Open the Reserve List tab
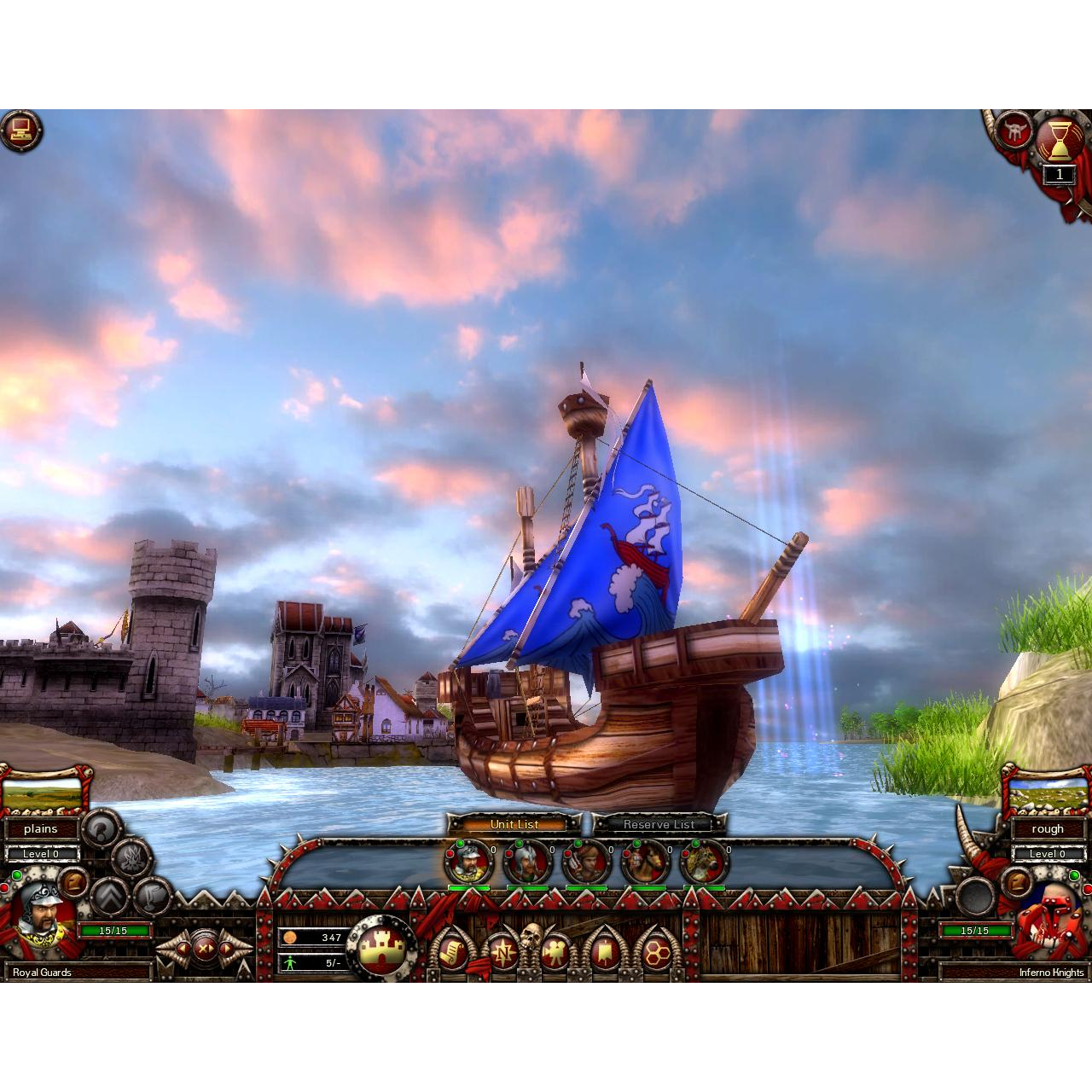The image size is (1092, 1092). click(659, 824)
